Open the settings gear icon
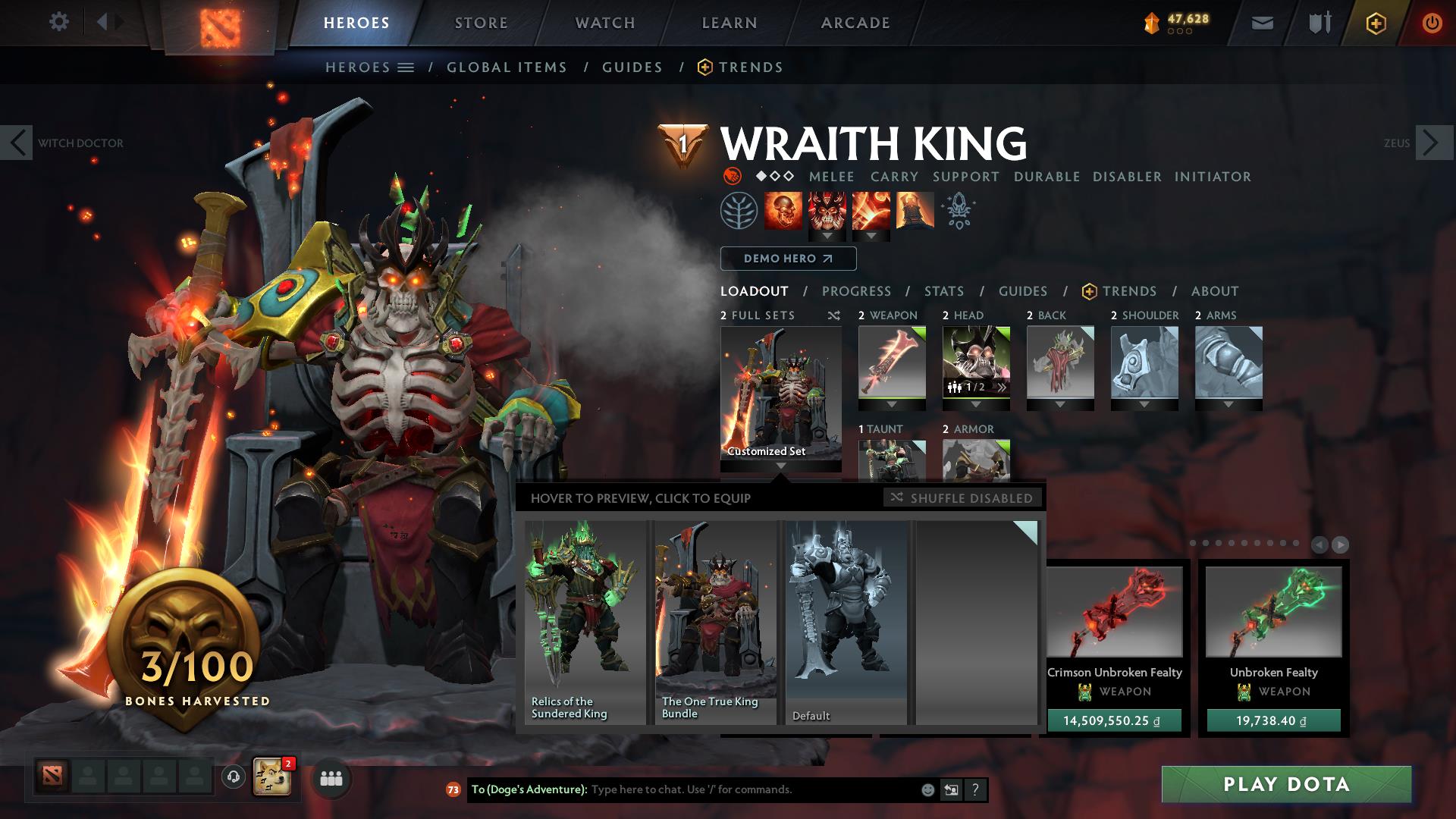 tap(59, 22)
